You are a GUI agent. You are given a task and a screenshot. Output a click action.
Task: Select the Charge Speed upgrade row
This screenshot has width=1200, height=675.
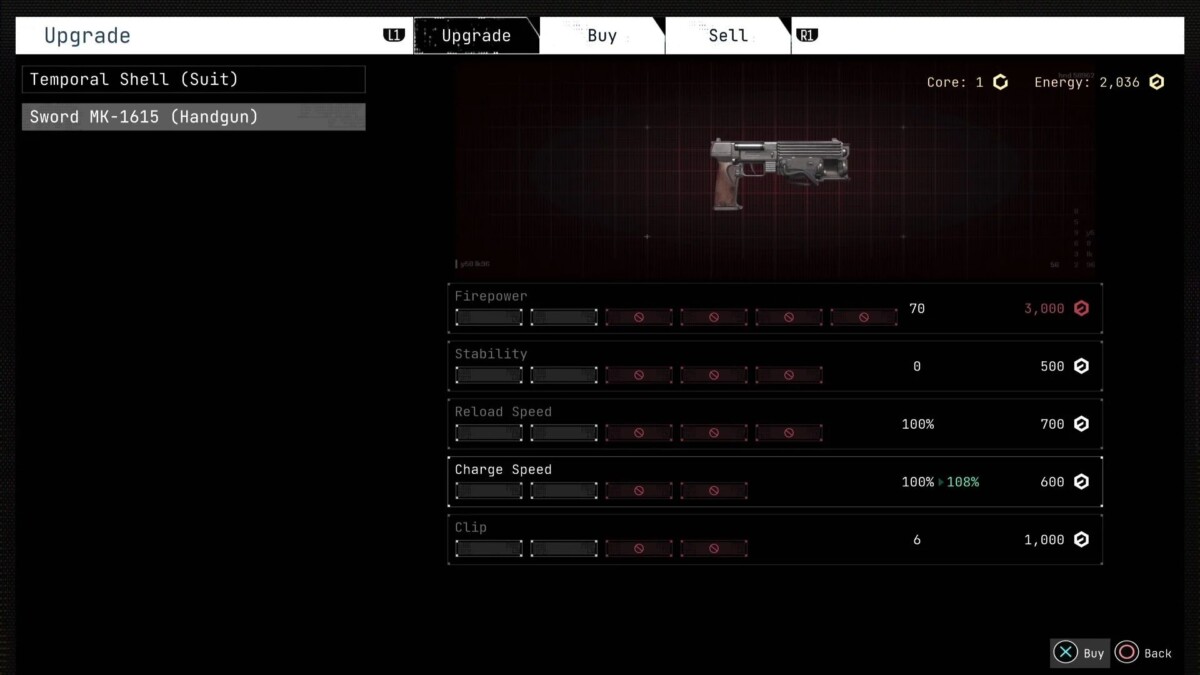pos(775,482)
